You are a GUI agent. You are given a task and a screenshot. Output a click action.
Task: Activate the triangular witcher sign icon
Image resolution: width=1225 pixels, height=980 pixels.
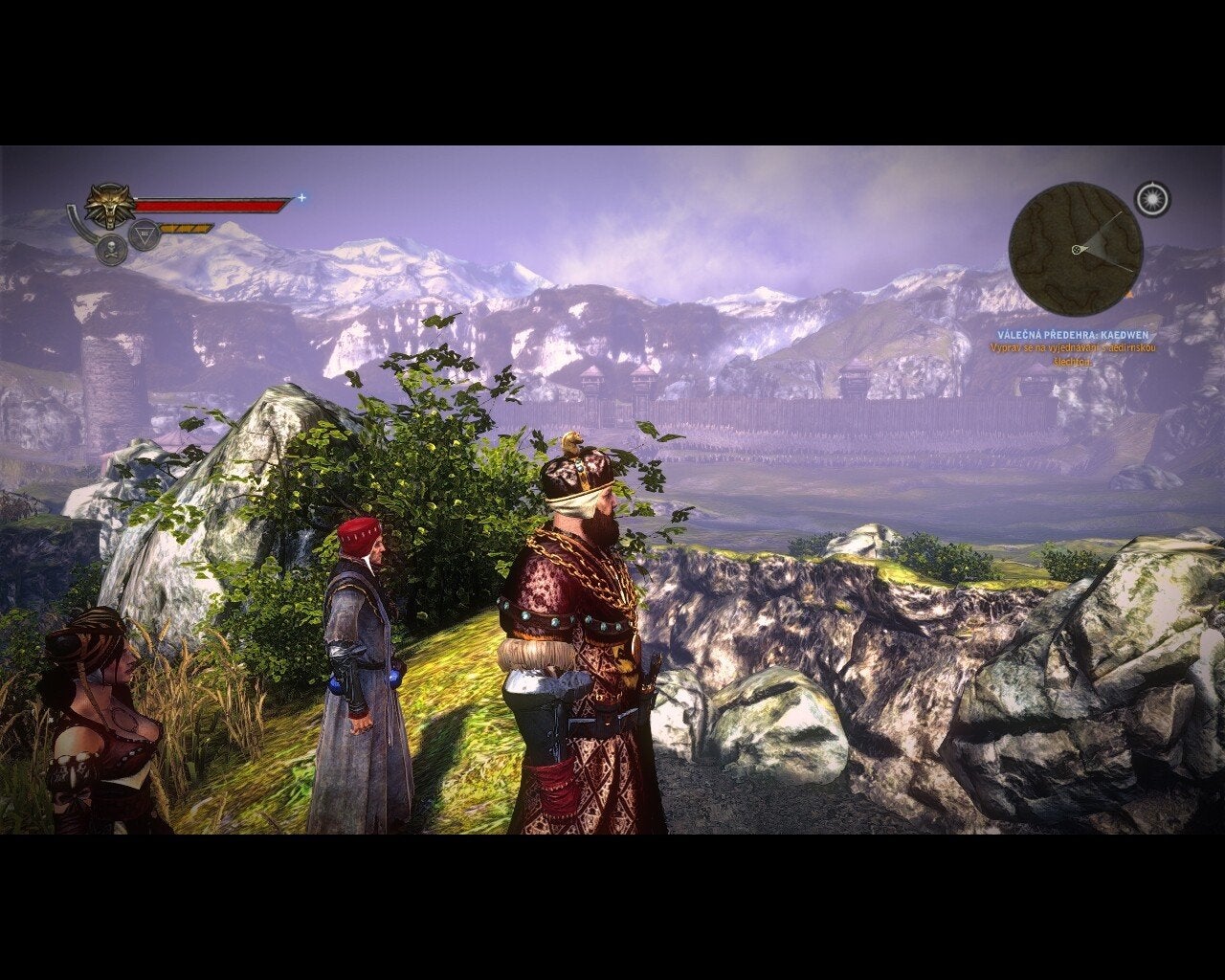(x=145, y=234)
